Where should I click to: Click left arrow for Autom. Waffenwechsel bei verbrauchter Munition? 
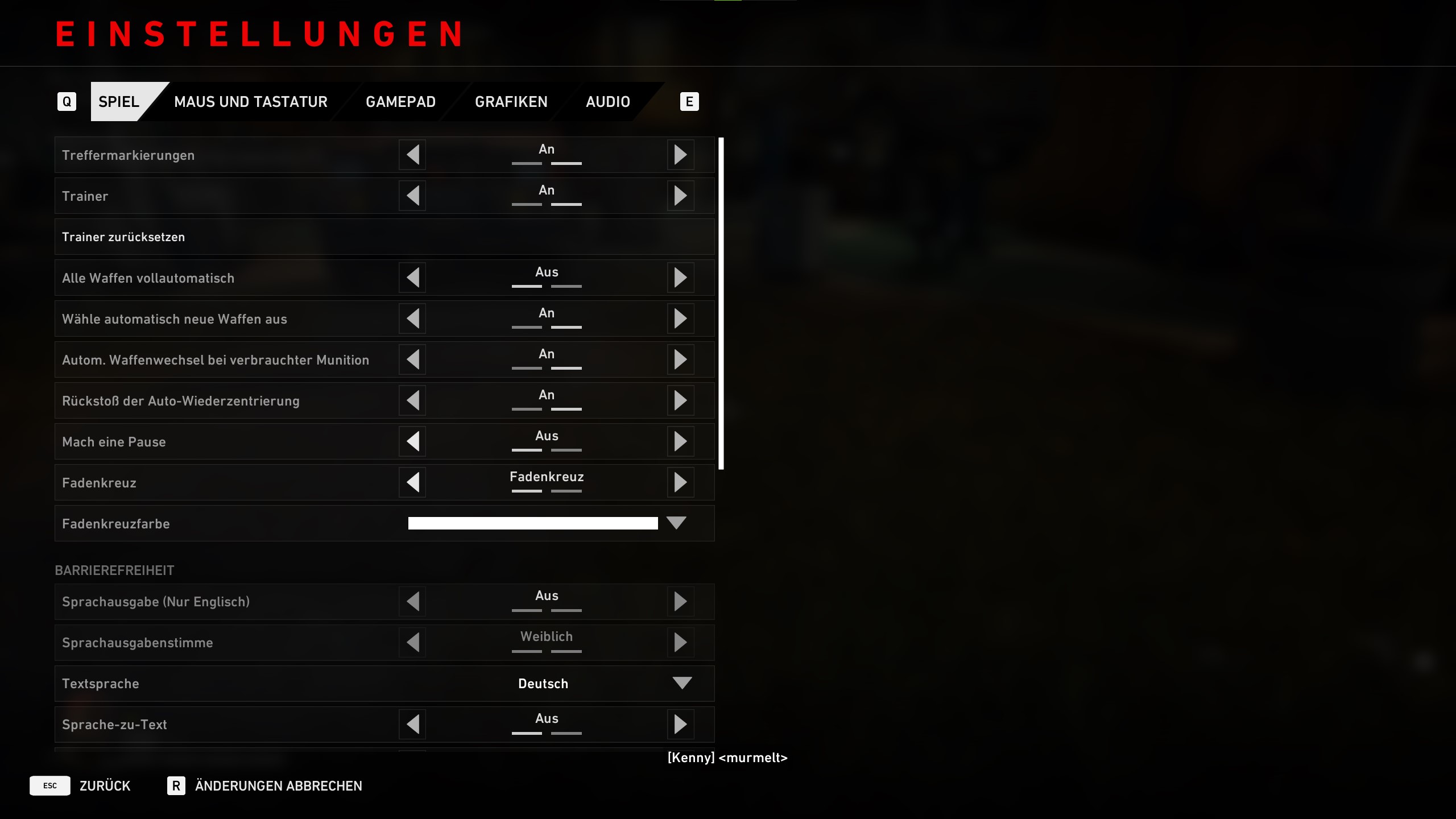[x=413, y=359]
